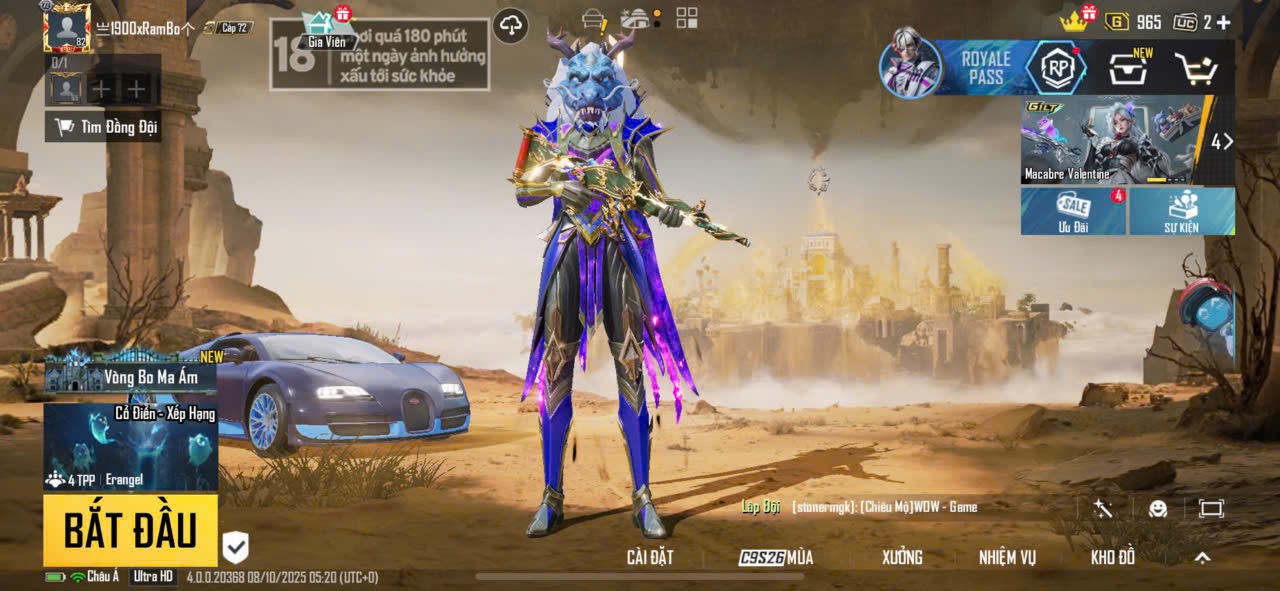Open Tìm Đồng Đội teammate finder

coord(106,127)
